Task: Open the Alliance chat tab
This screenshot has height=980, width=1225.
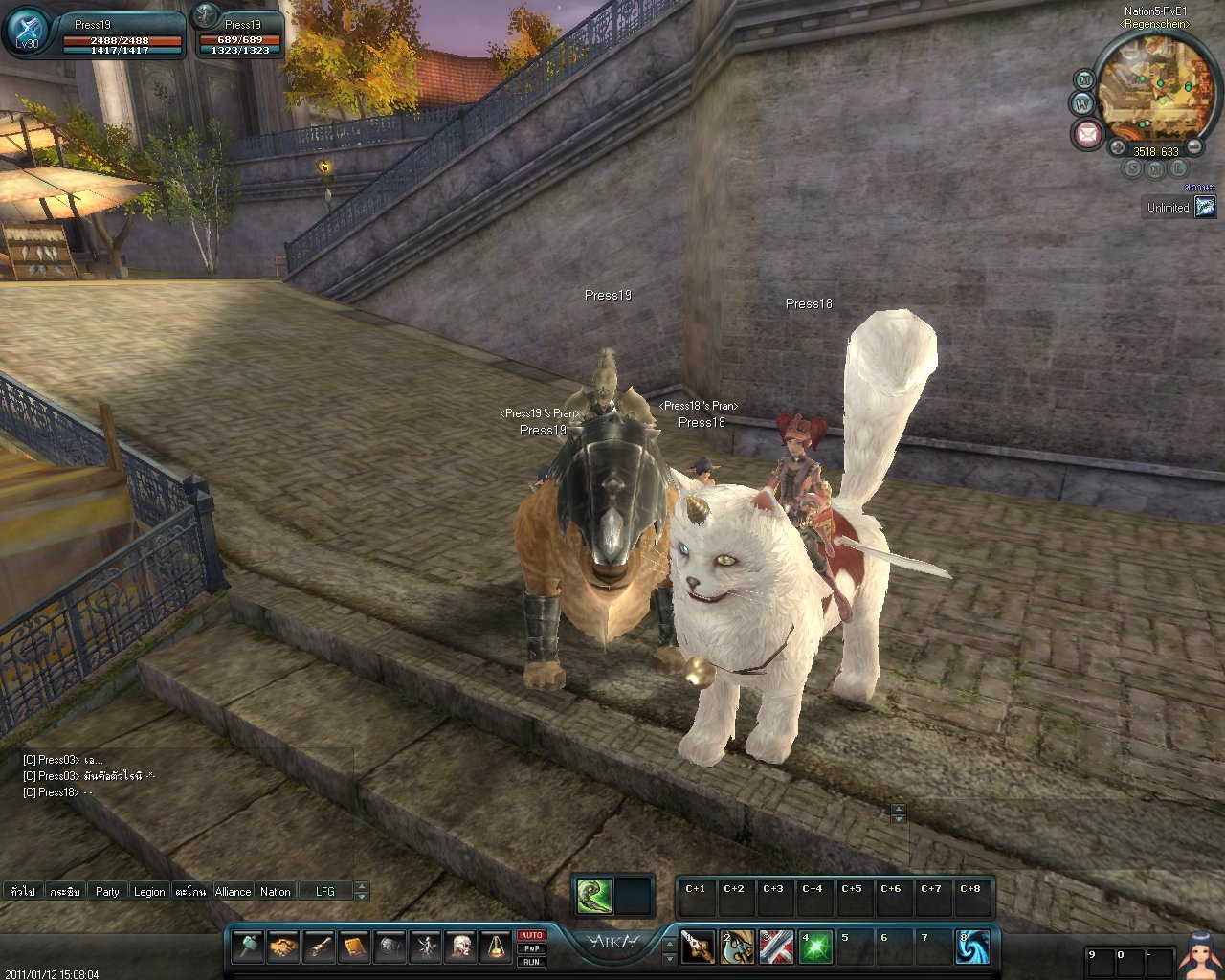Action: (233, 891)
